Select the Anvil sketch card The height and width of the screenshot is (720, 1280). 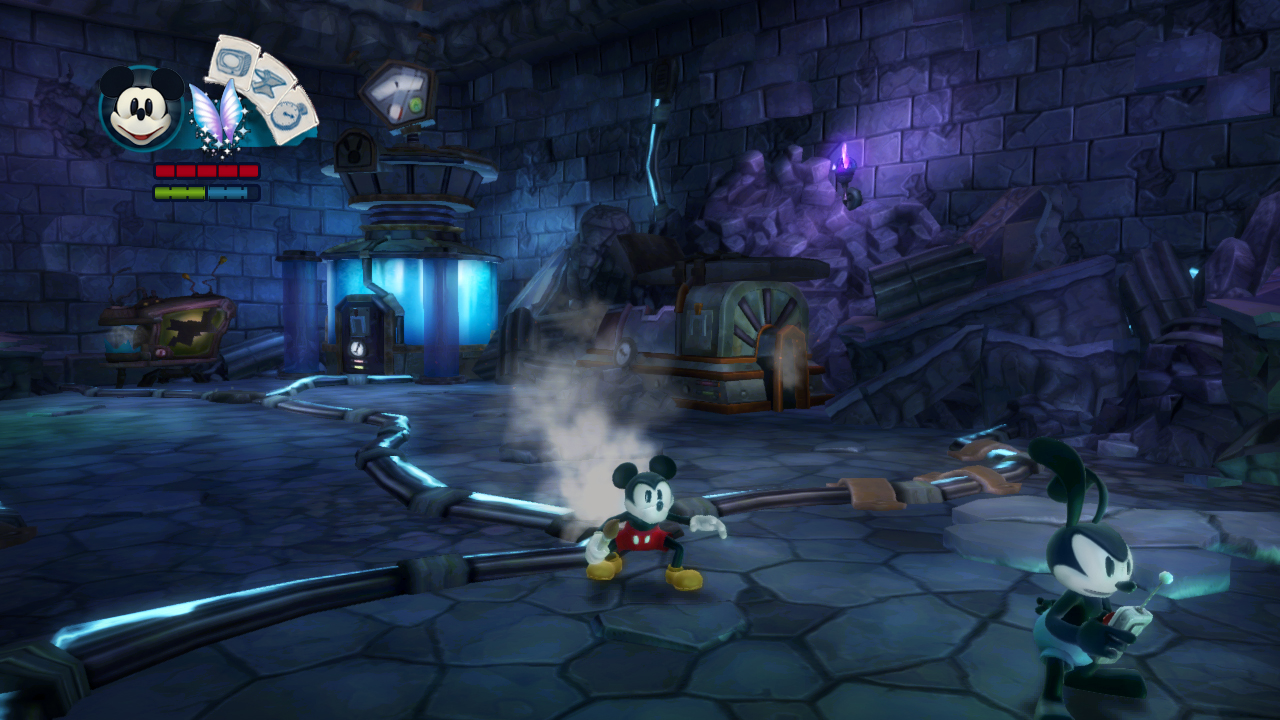(x=270, y=85)
